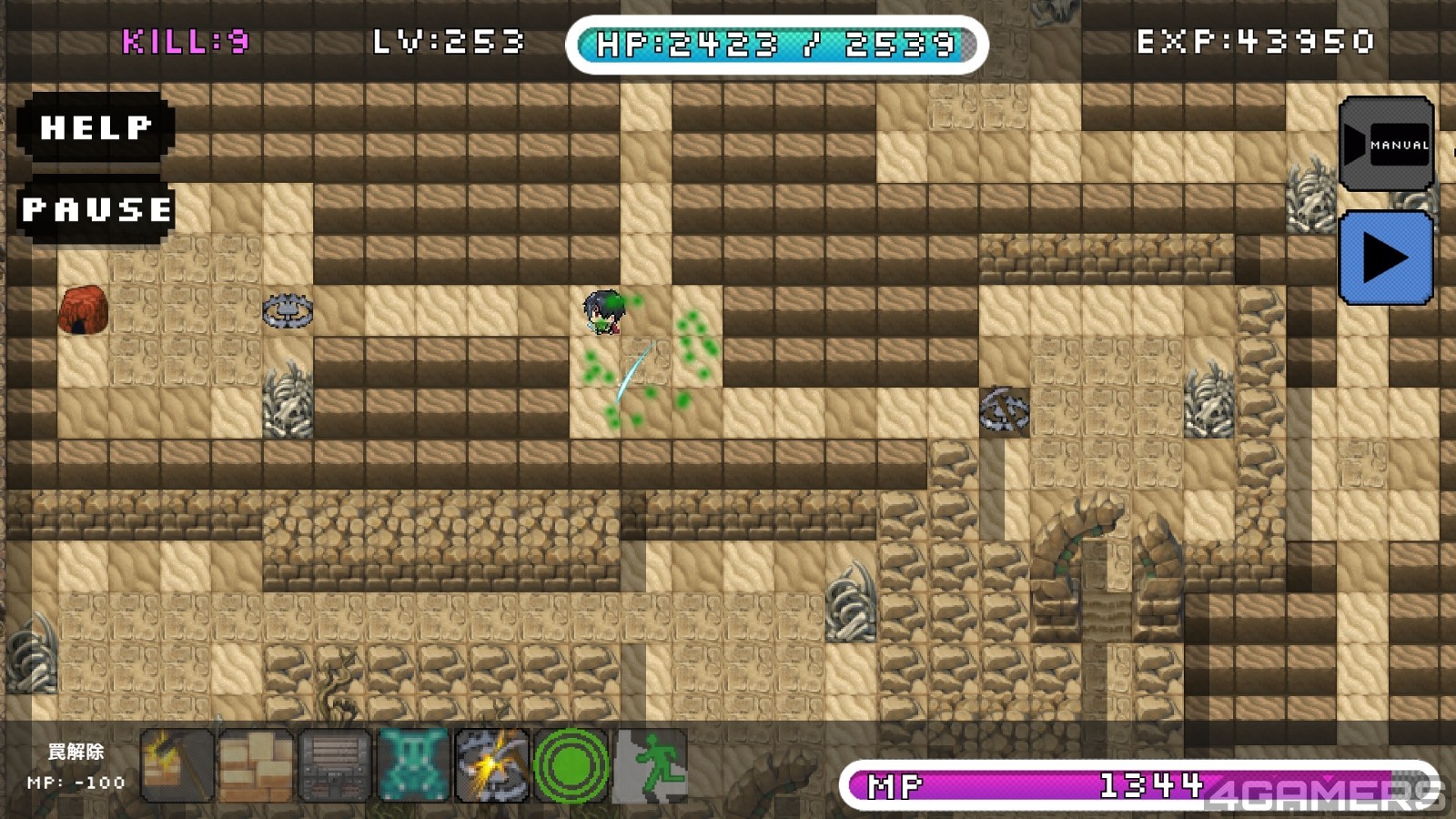This screenshot has width=1456, height=819.
Task: Pick the teal skull monster icon
Action: pos(413,766)
